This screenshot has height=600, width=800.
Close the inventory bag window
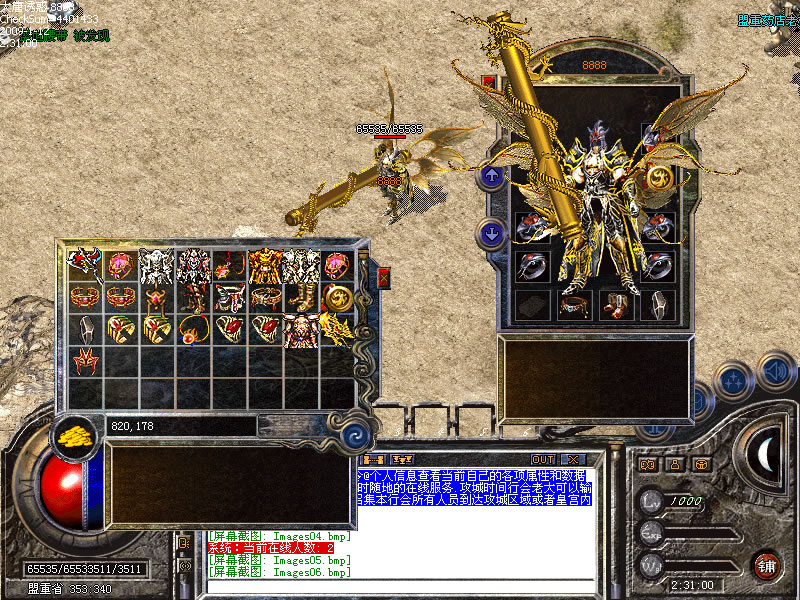383,279
